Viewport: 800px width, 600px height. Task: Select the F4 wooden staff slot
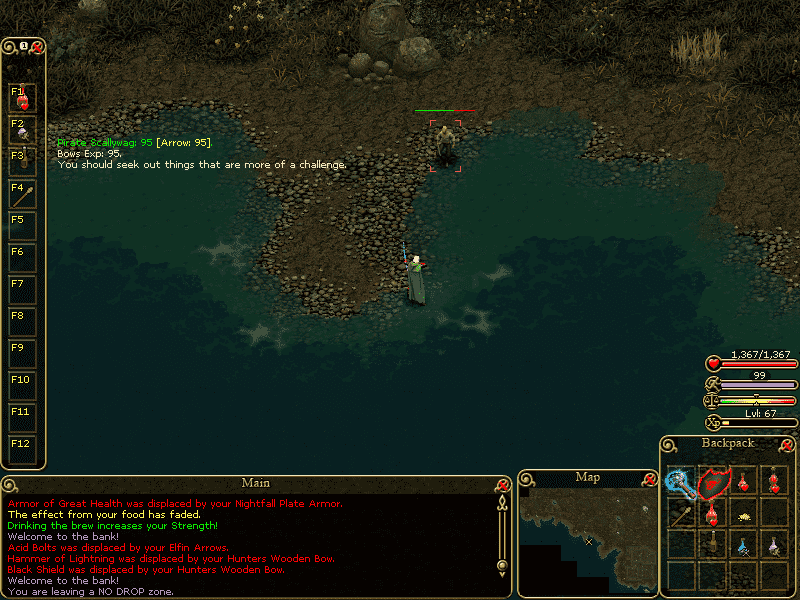(22, 194)
